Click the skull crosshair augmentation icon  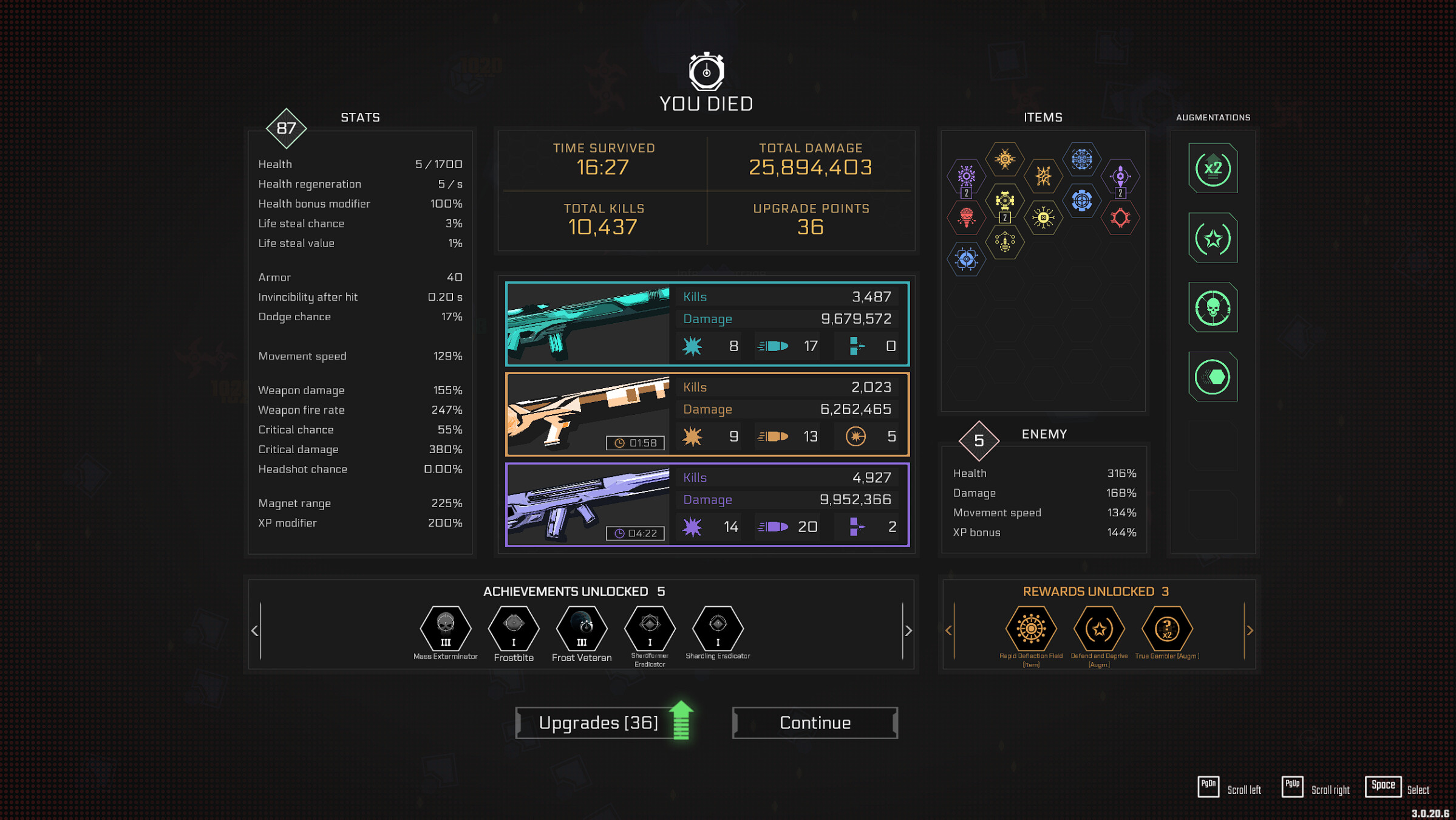point(1212,307)
